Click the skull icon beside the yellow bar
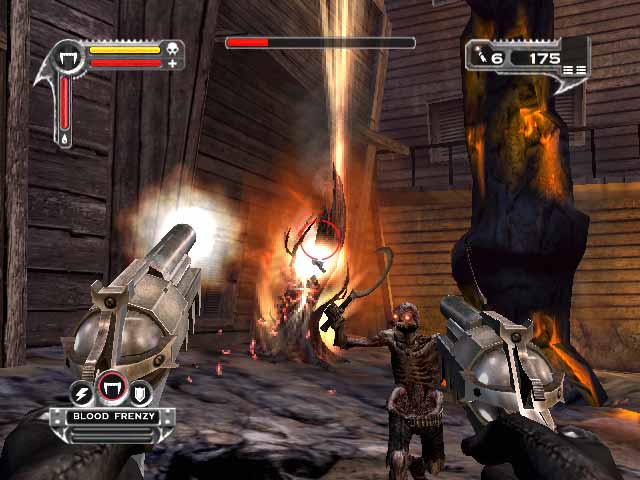Image resolution: width=640 pixels, height=480 pixels. click(x=172, y=48)
